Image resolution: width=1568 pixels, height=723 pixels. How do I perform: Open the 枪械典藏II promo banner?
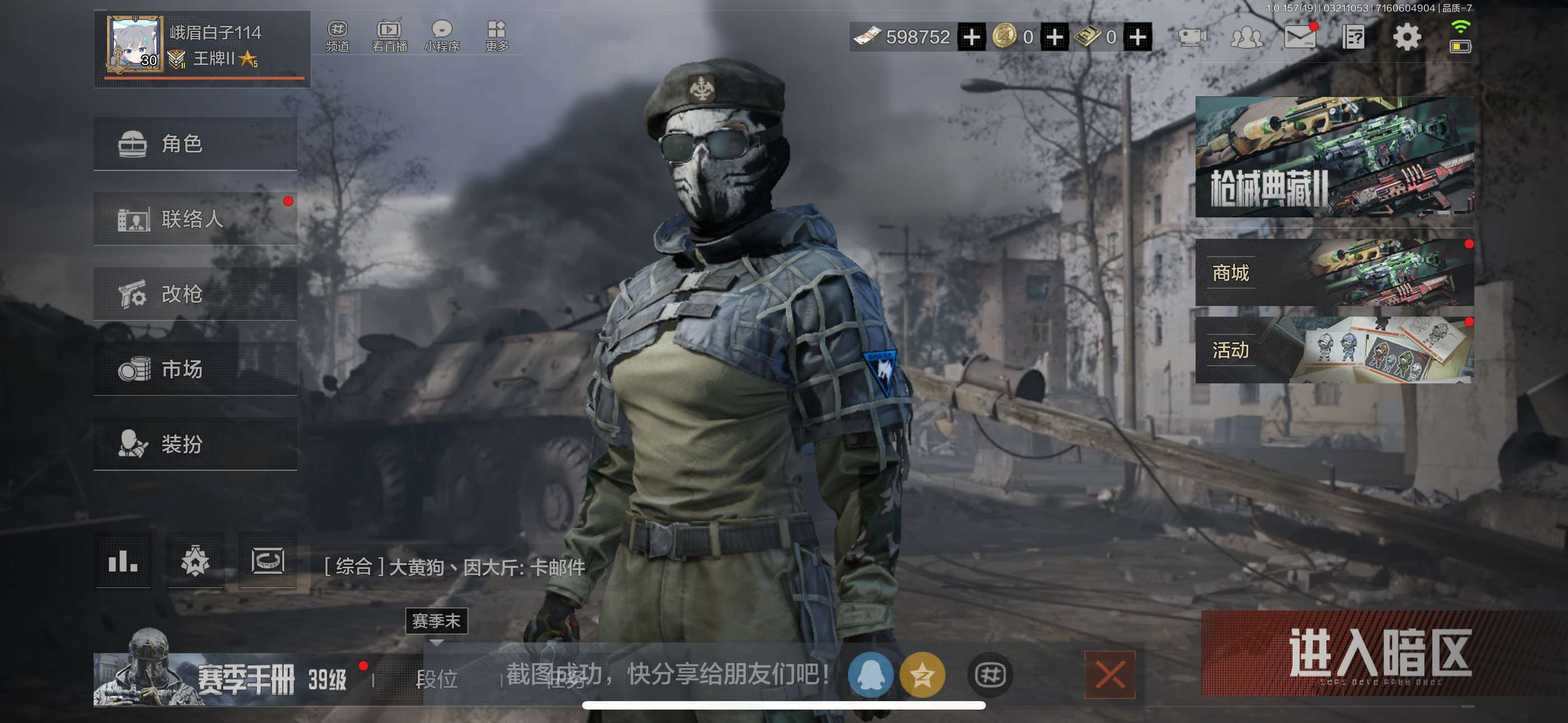[x=1334, y=156]
